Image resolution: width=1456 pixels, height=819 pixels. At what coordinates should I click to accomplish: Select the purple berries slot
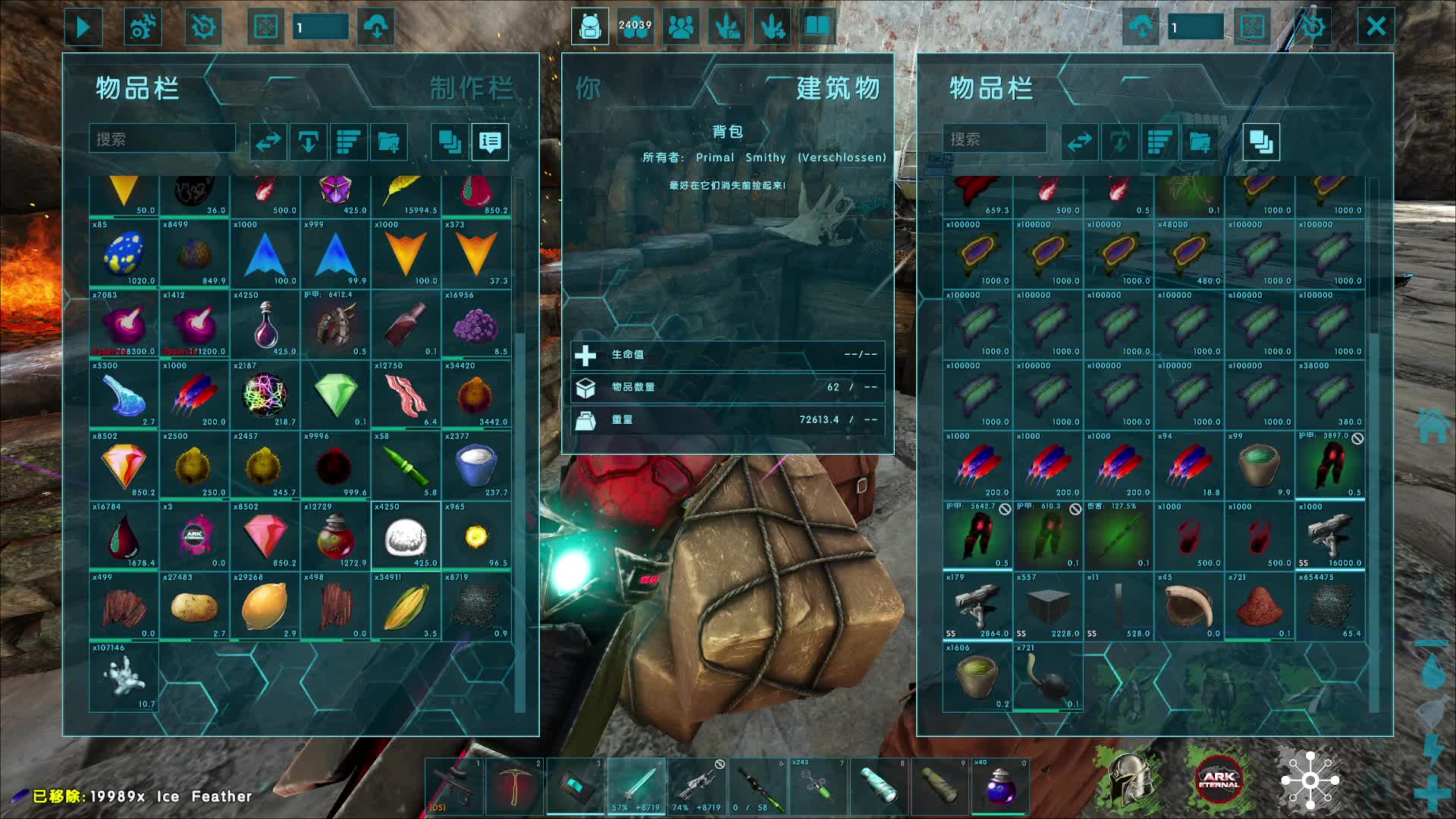pyautogui.click(x=476, y=325)
